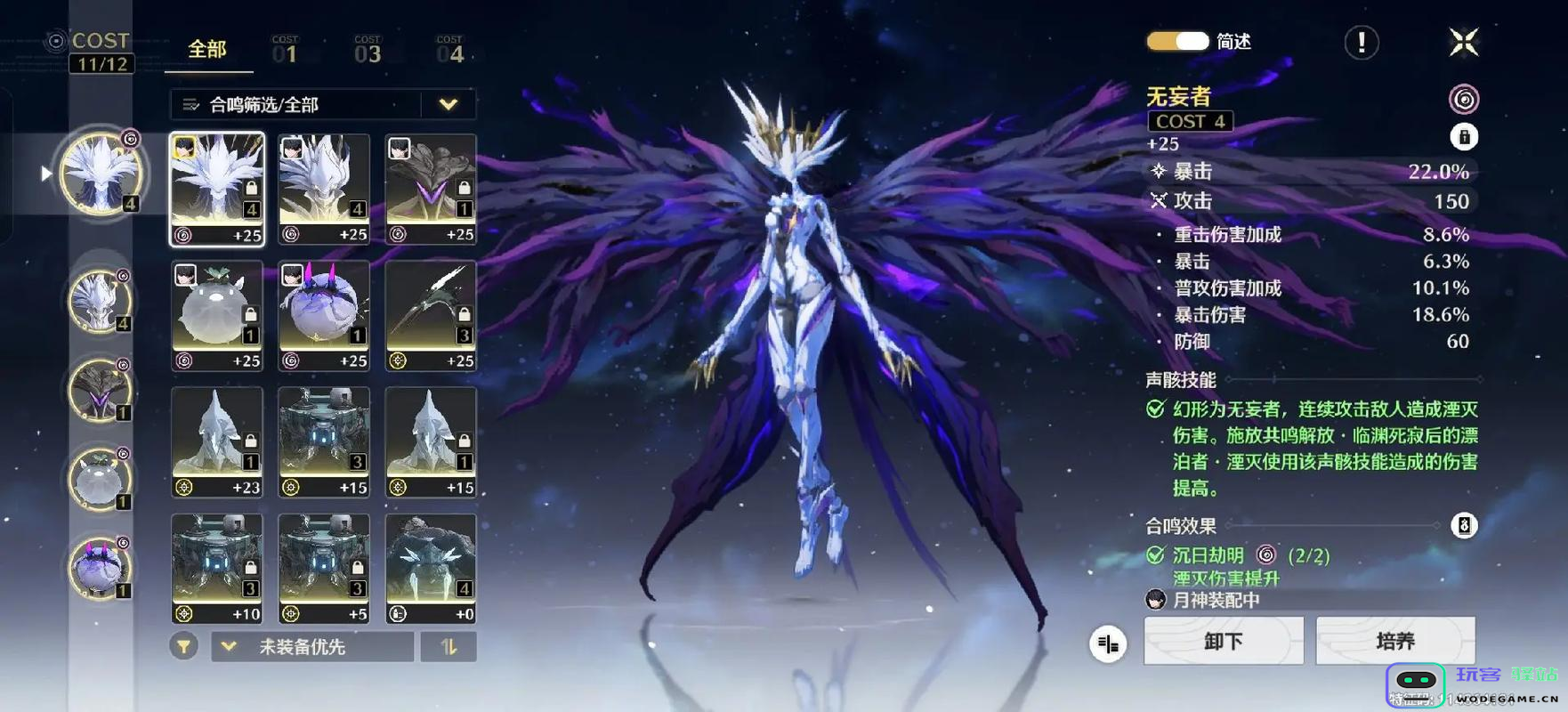Open the exclamation mark info button

click(x=1361, y=42)
